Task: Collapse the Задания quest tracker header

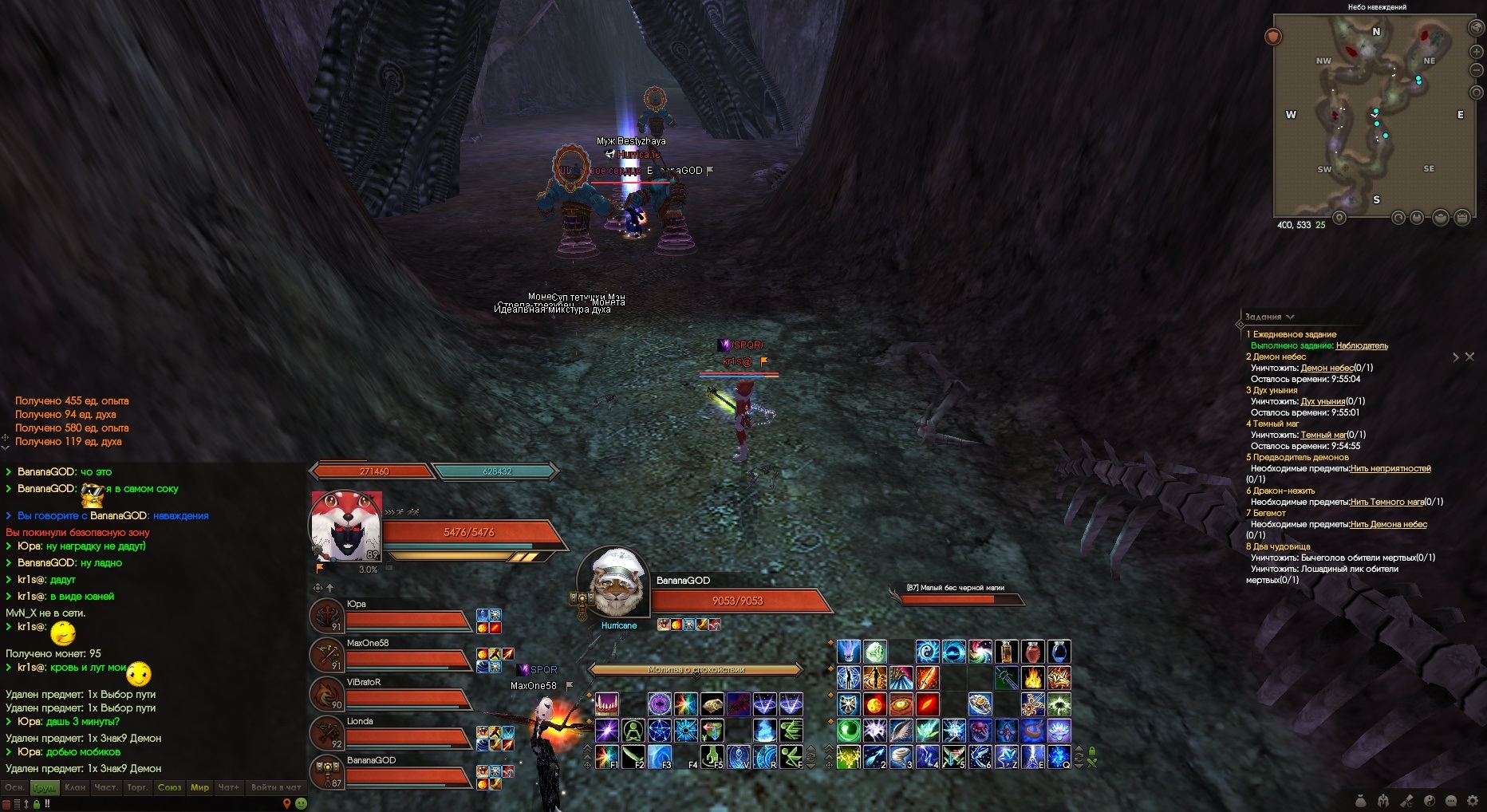Action: click(1290, 317)
